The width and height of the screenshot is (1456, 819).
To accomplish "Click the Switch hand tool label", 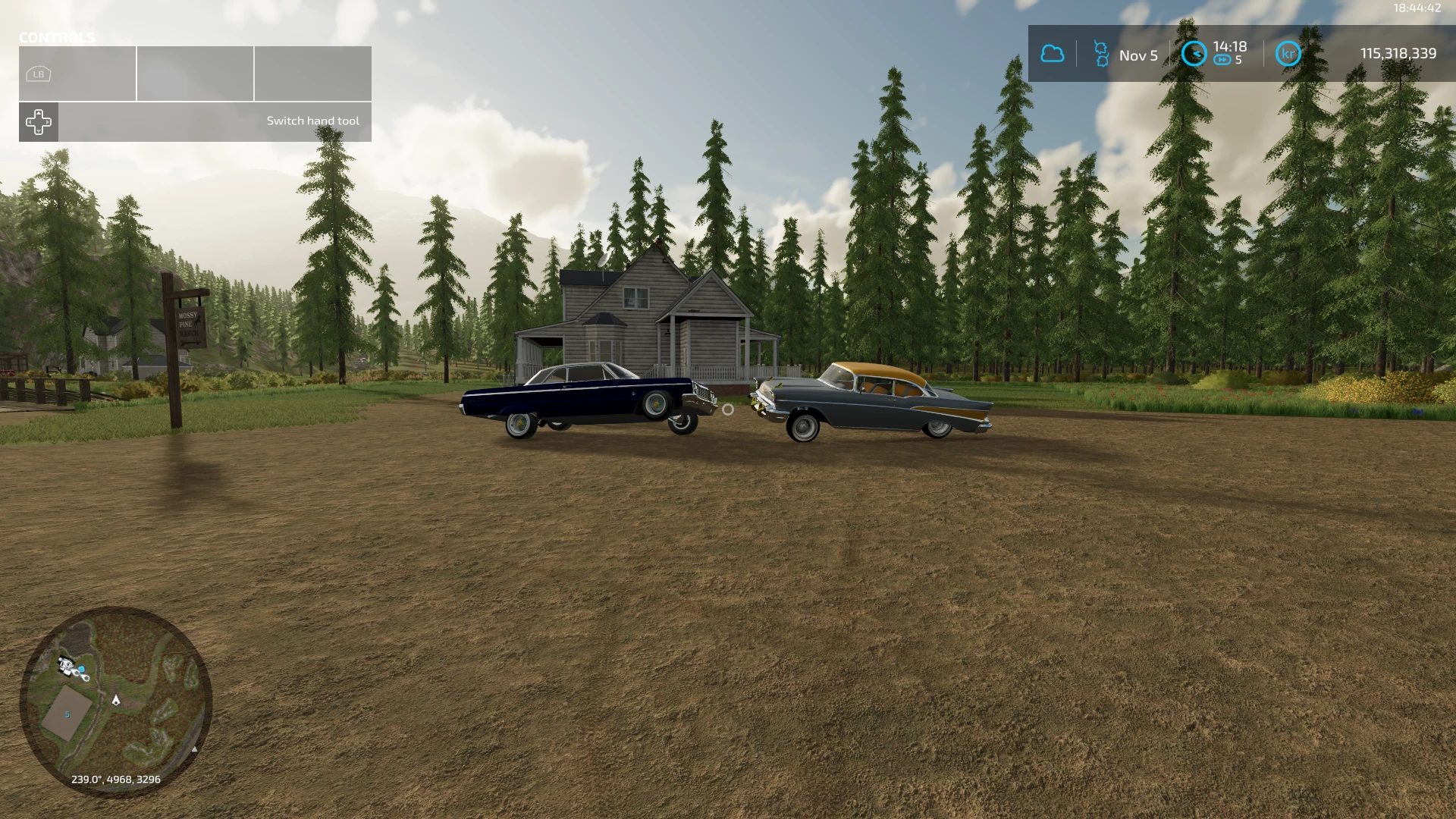I will (x=314, y=120).
